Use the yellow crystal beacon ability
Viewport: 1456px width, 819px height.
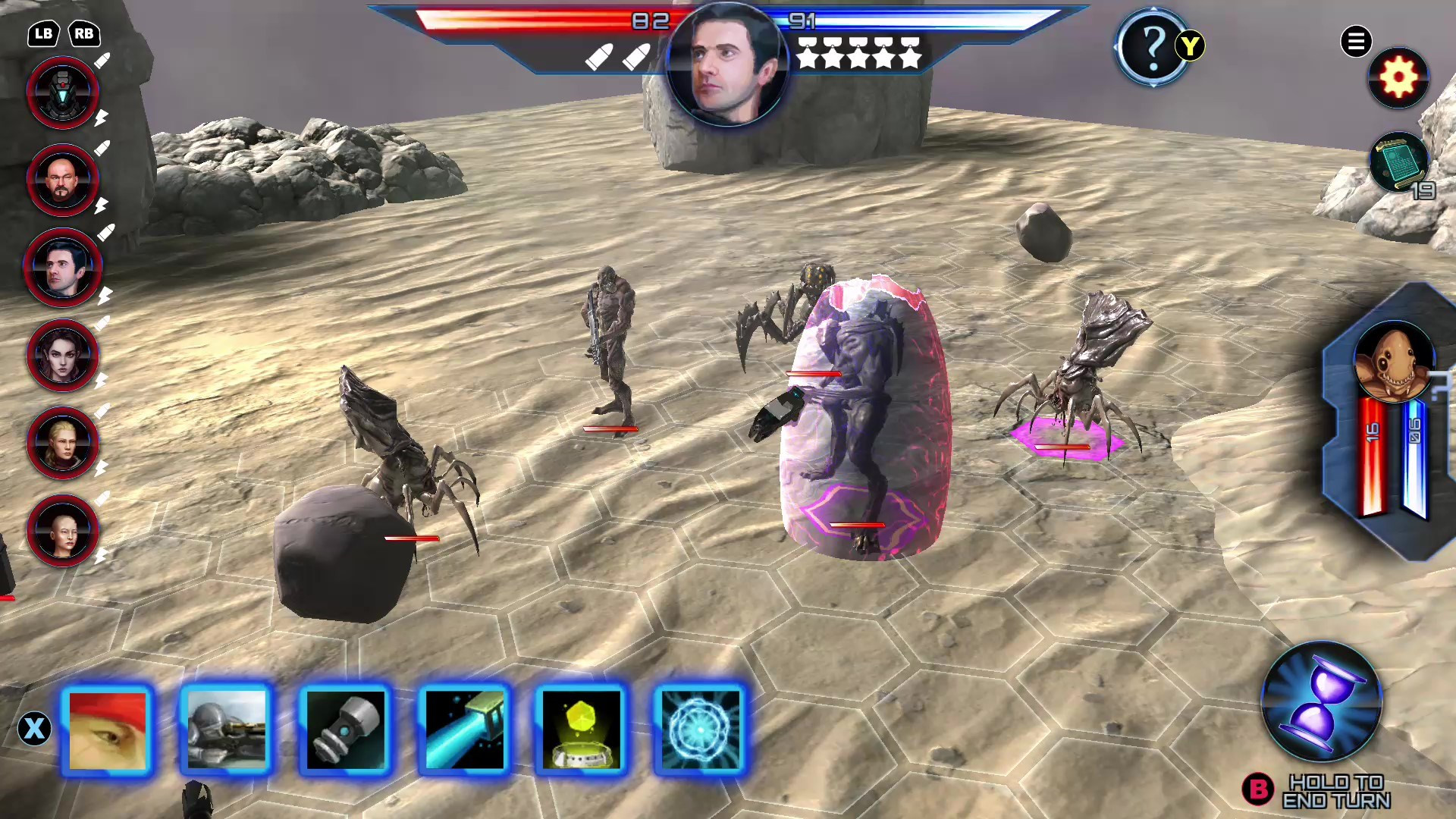coord(582,730)
